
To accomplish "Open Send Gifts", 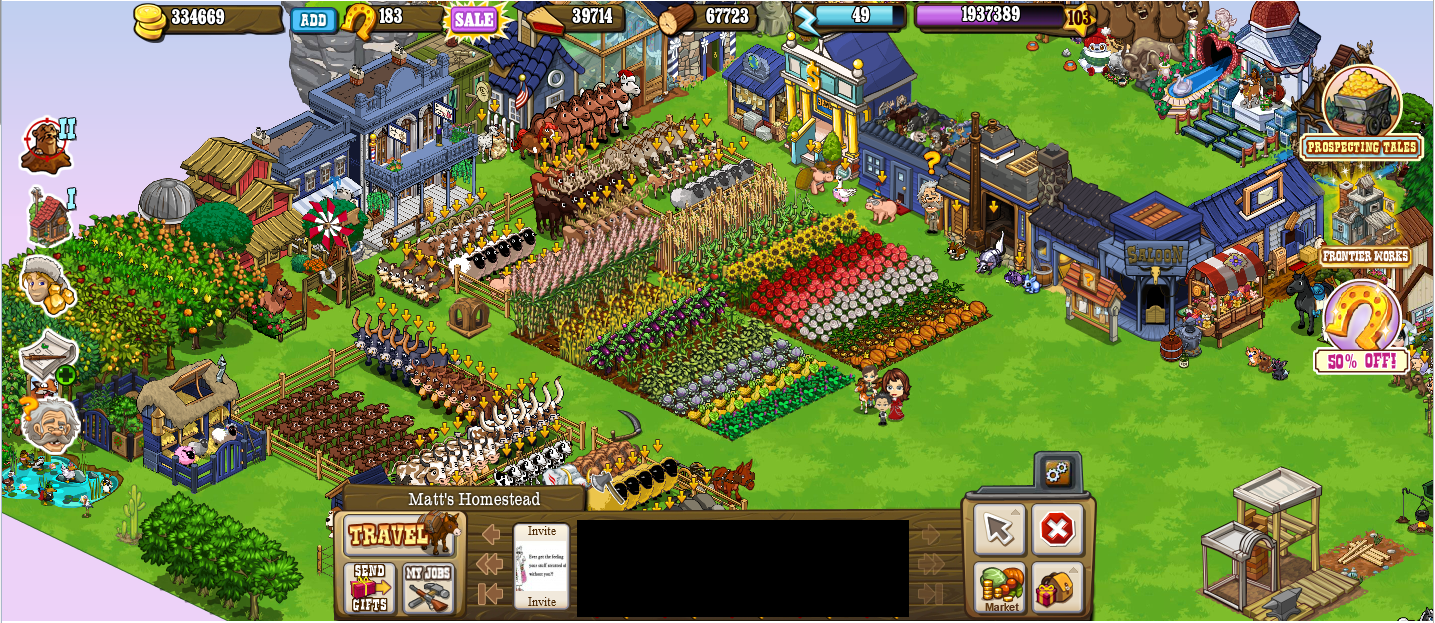I will click(x=369, y=588).
